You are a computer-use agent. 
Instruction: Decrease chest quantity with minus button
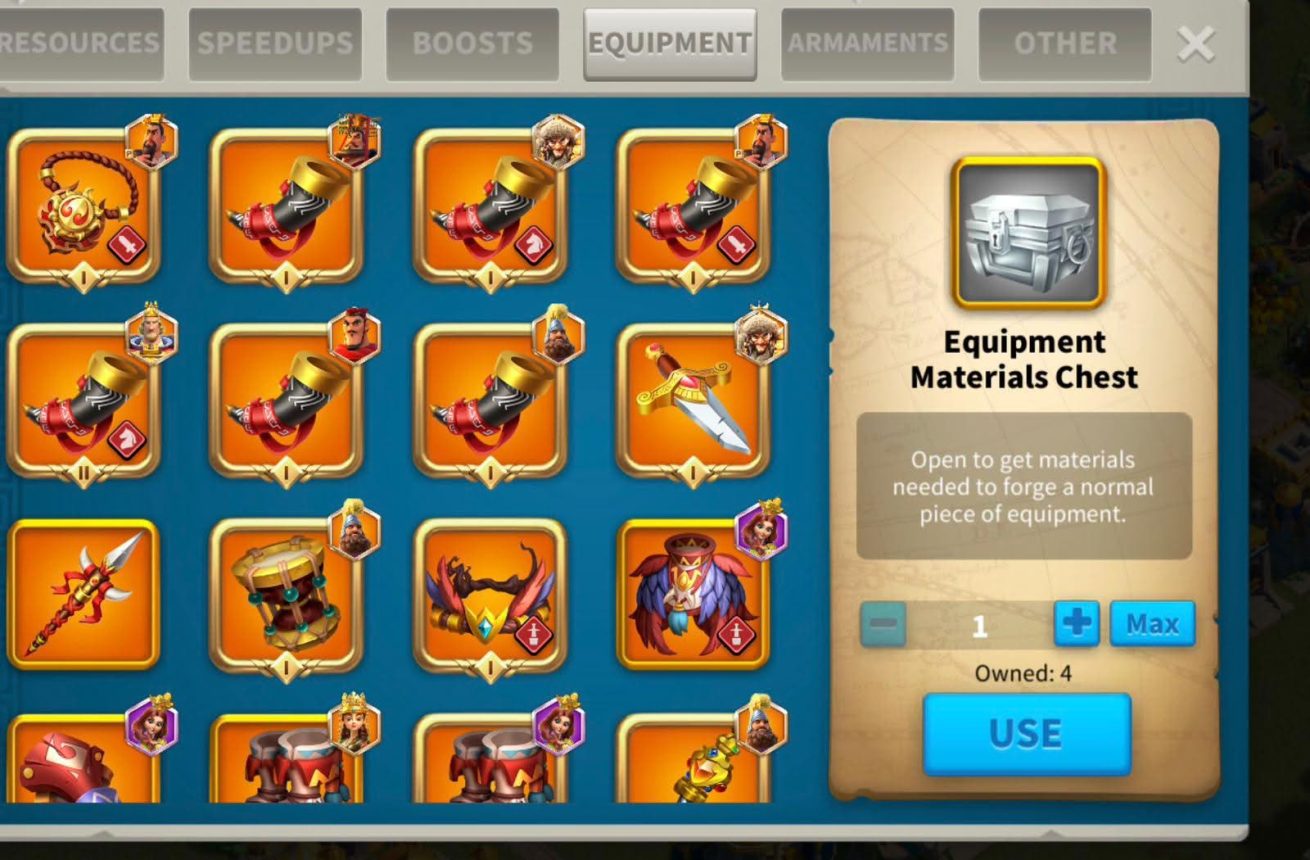(883, 625)
